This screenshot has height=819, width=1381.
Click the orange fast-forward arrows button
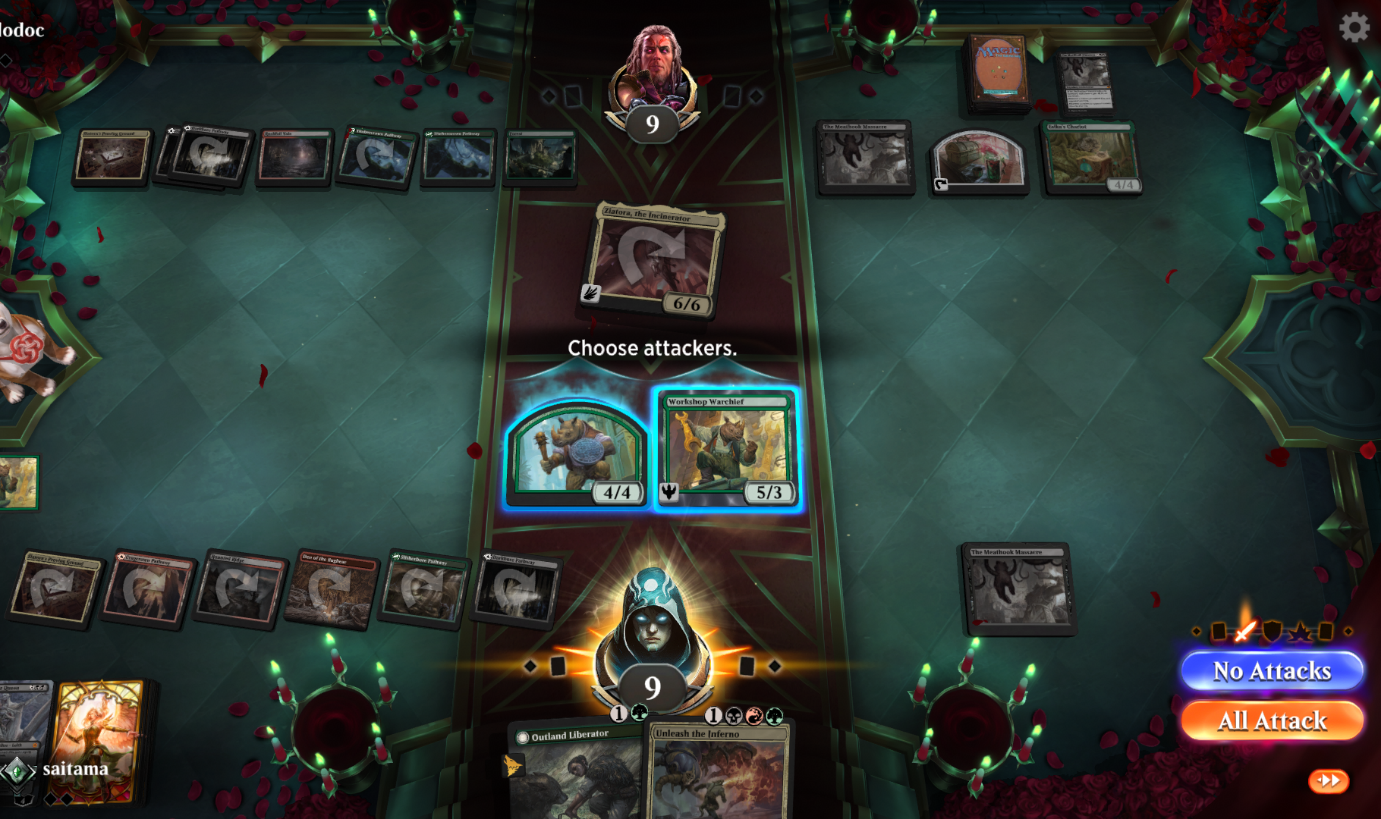tap(1328, 781)
